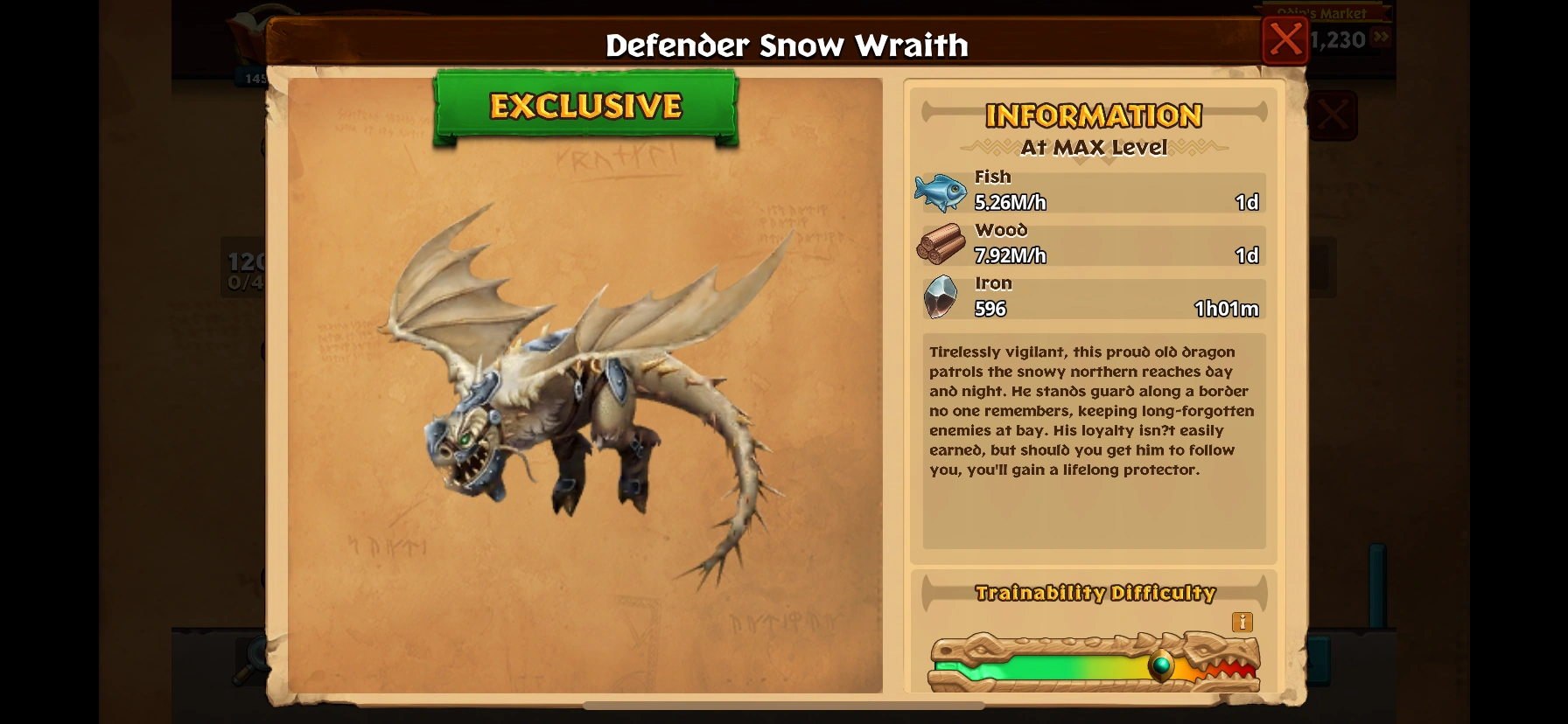This screenshot has width=1568, height=724.
Task: Open the trainability difficulty info button
Action: click(1242, 622)
